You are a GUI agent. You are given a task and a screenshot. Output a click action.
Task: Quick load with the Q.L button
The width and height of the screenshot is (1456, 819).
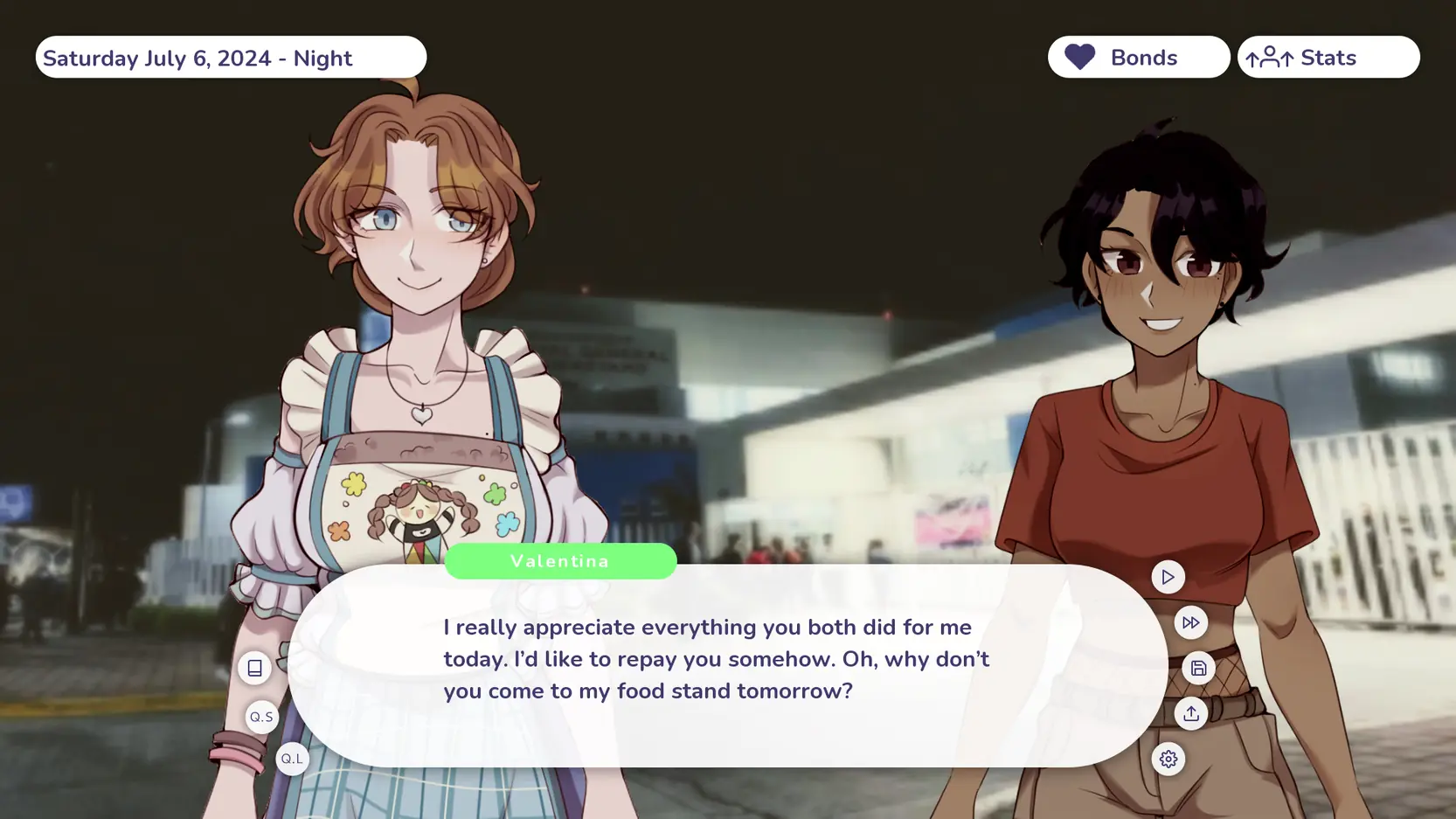[292, 759]
